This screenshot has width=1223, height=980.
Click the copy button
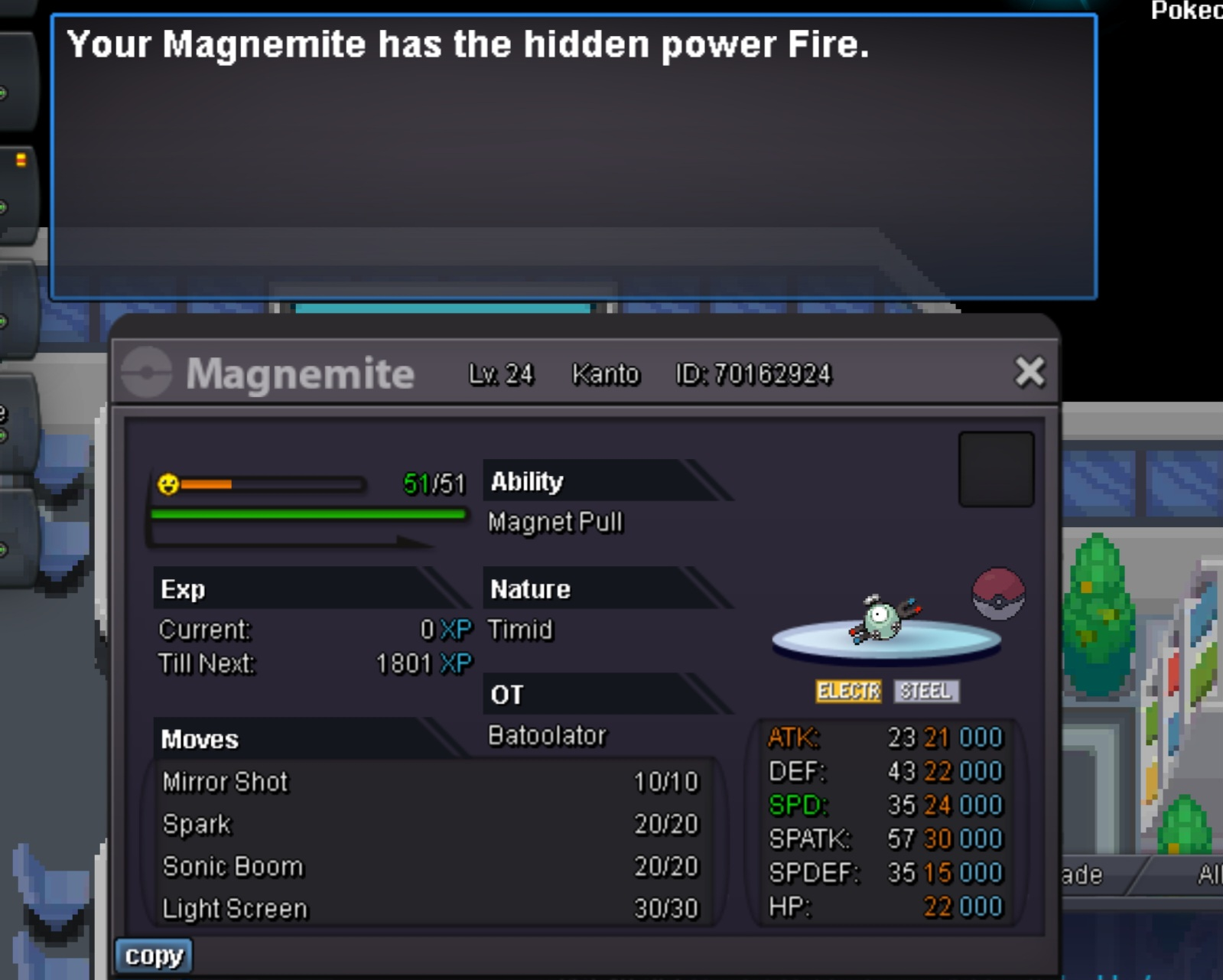(154, 956)
